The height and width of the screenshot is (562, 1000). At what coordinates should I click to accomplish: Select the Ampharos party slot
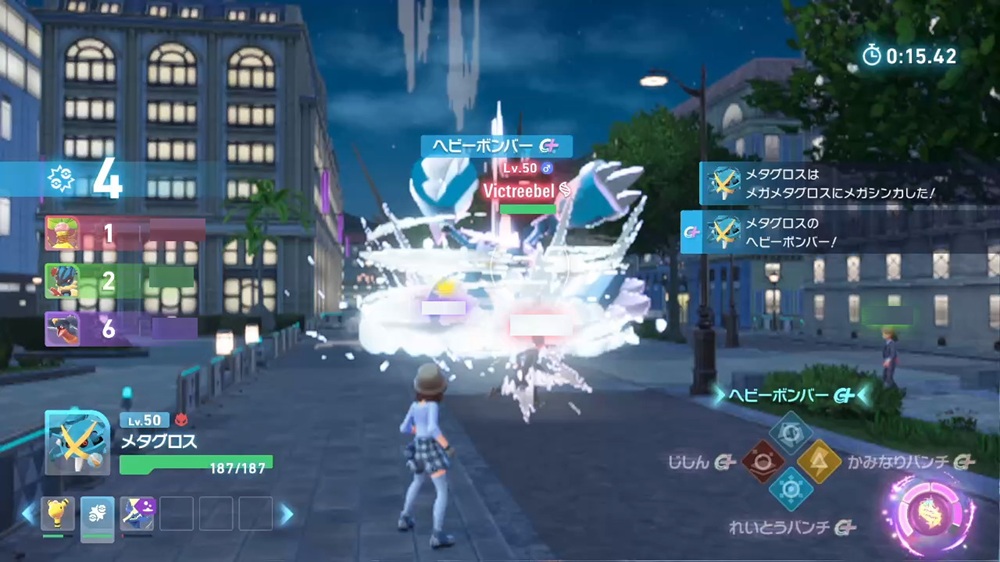click(x=58, y=513)
